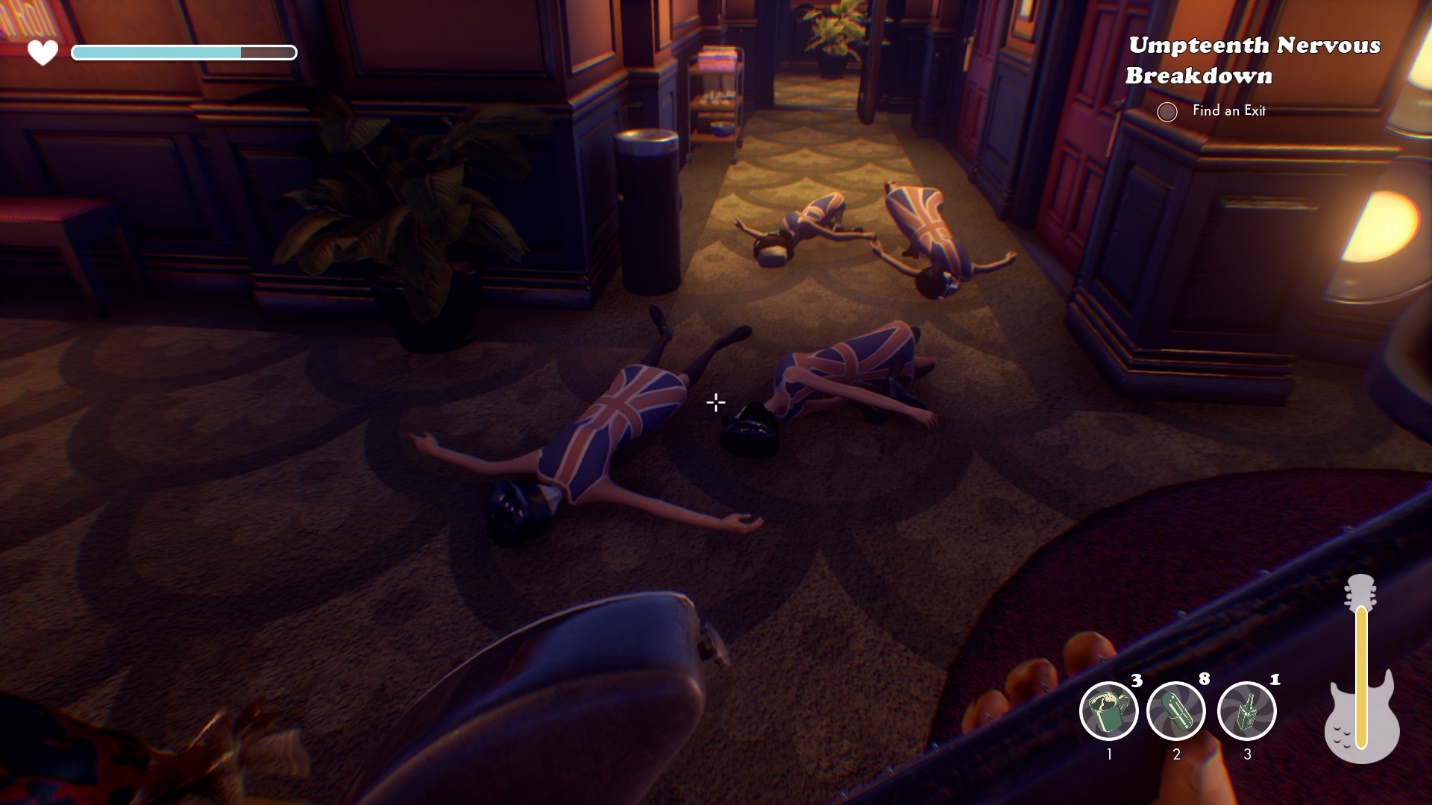Click the "Find an Exit" objective
Viewport: 1432px width, 805px height.
point(1228,111)
